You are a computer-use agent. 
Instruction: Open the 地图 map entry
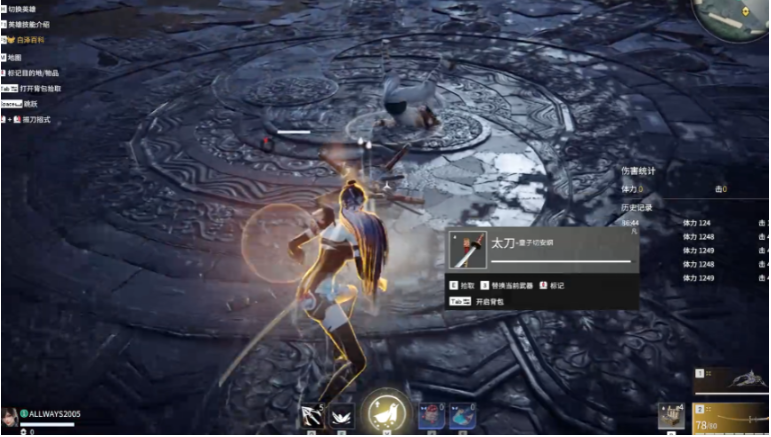pyautogui.click(x=22, y=57)
